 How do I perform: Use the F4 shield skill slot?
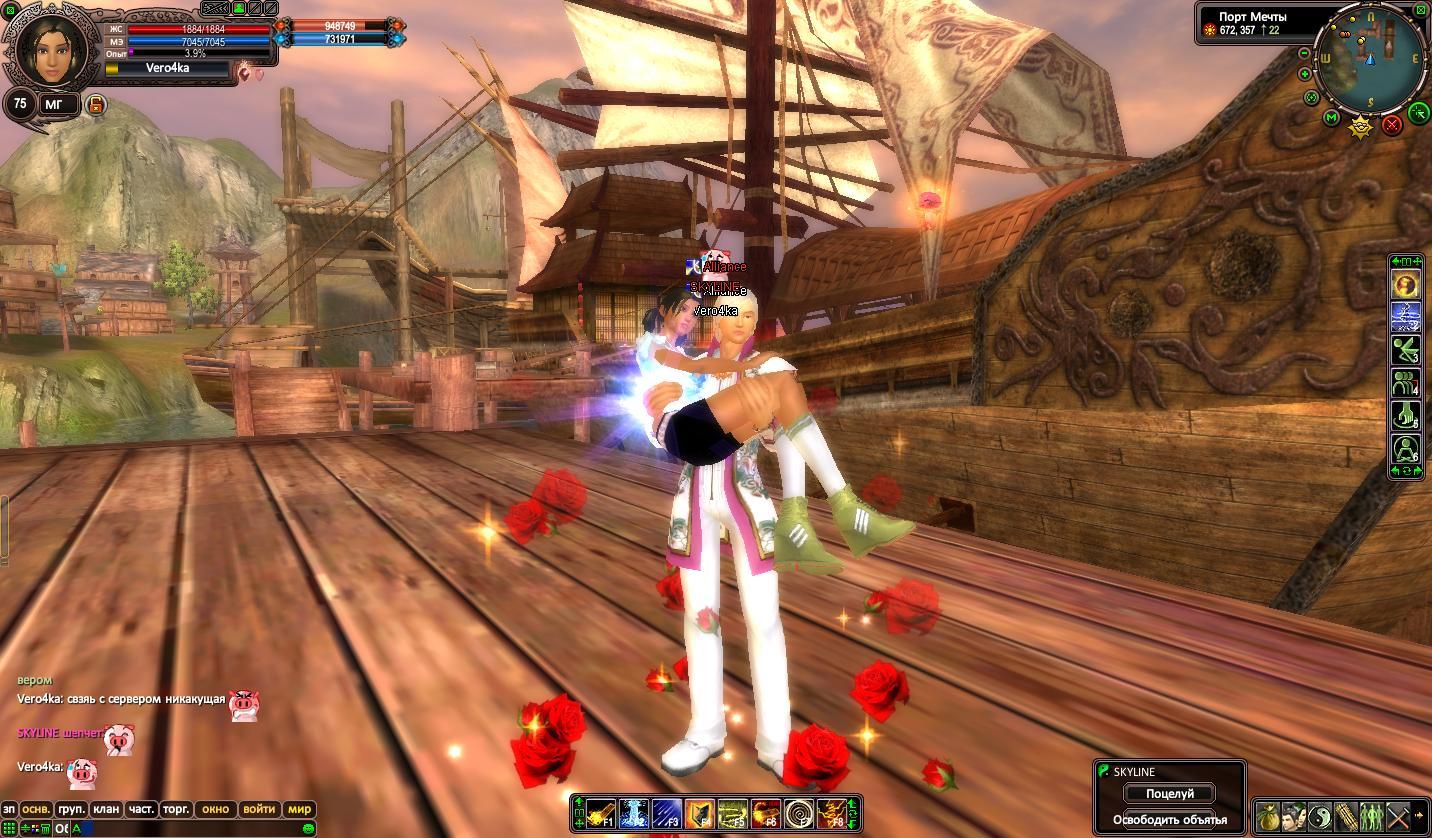pos(700,814)
